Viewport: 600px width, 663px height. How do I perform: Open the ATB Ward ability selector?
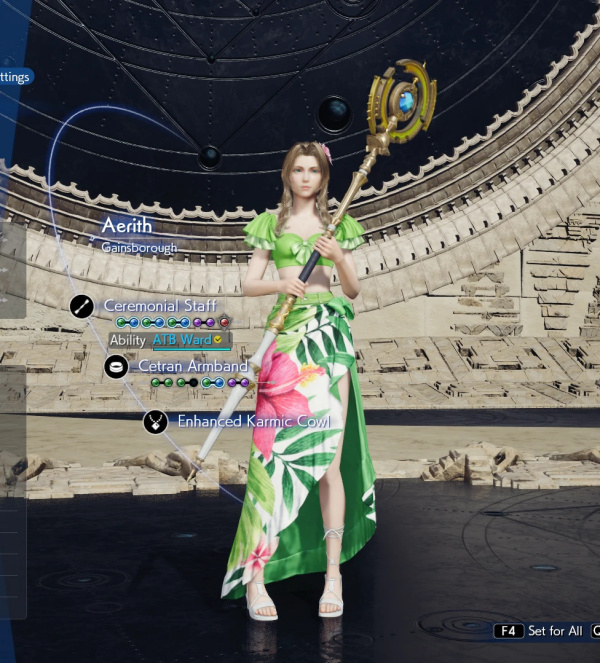pyautogui.click(x=188, y=340)
